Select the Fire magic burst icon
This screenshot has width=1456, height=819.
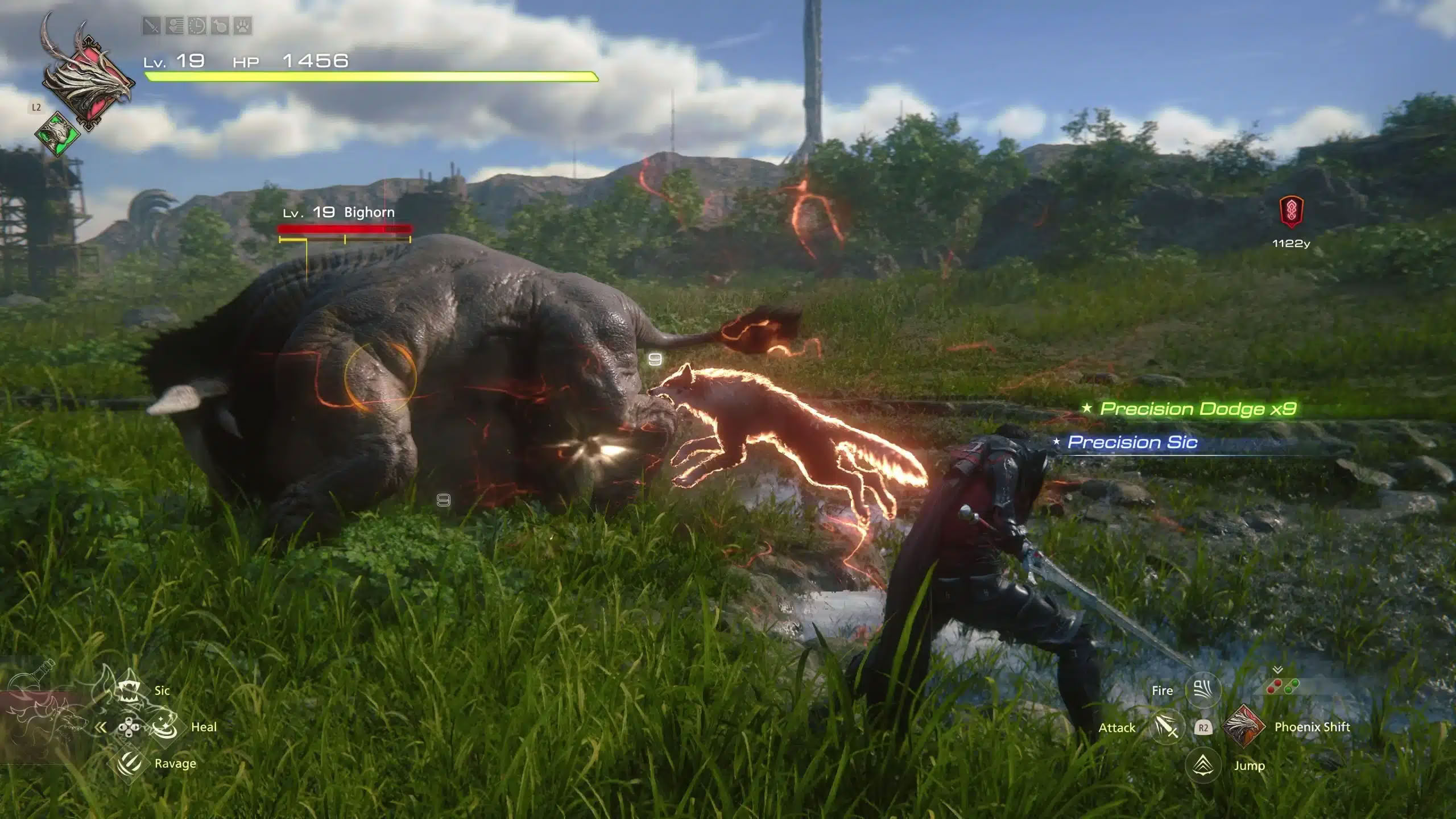[x=1203, y=690]
